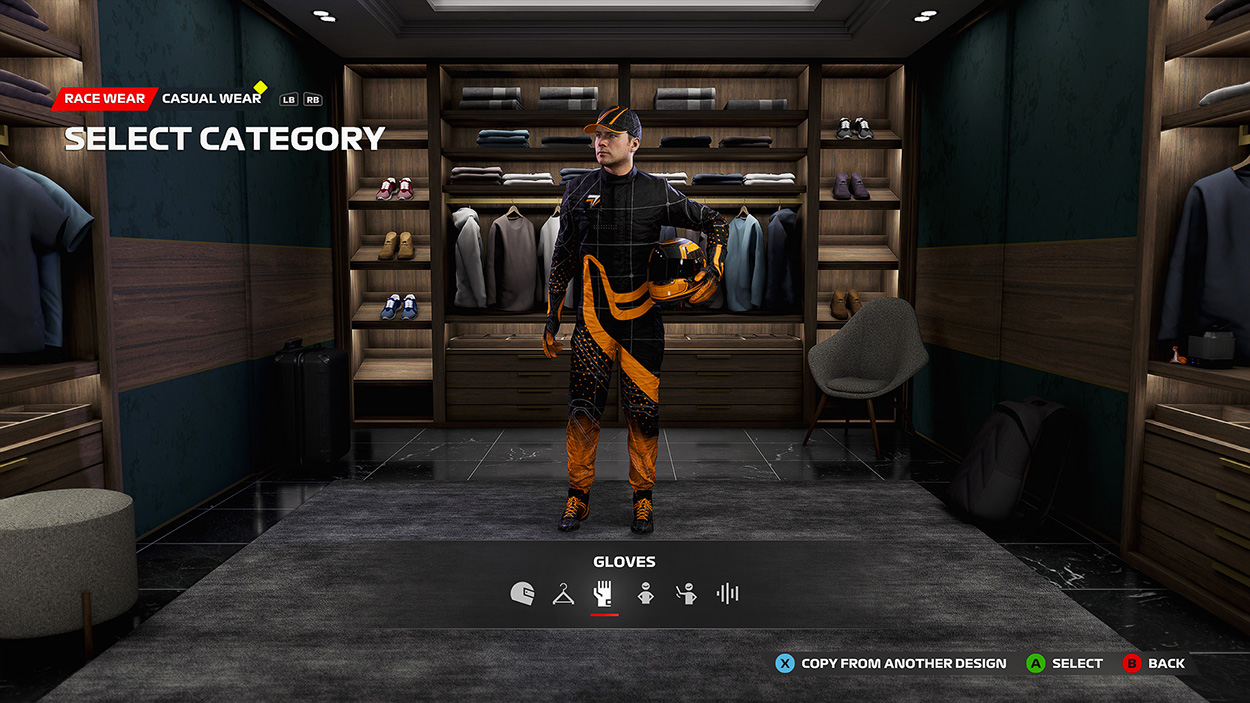
Task: Choose the clothes hanger suit category
Action: click(x=564, y=594)
